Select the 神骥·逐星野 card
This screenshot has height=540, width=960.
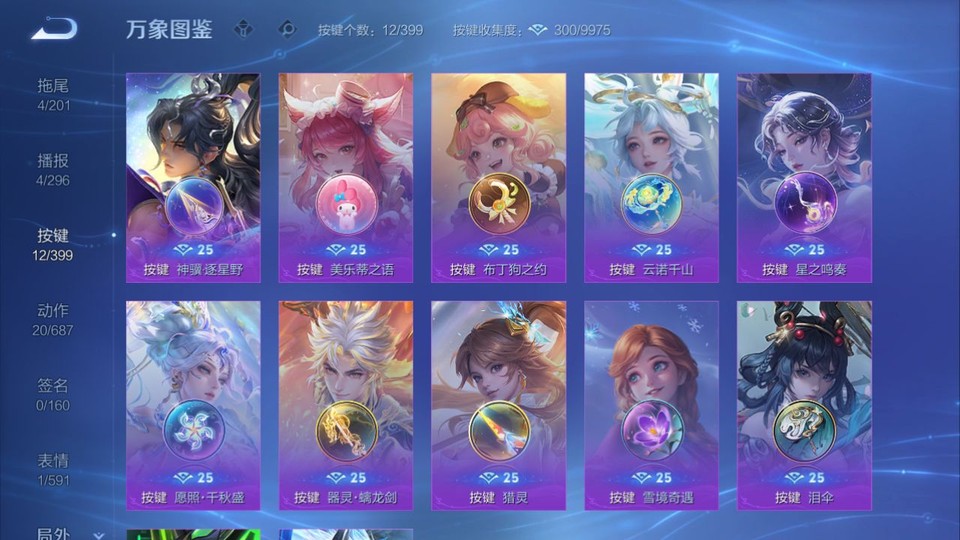pos(193,178)
